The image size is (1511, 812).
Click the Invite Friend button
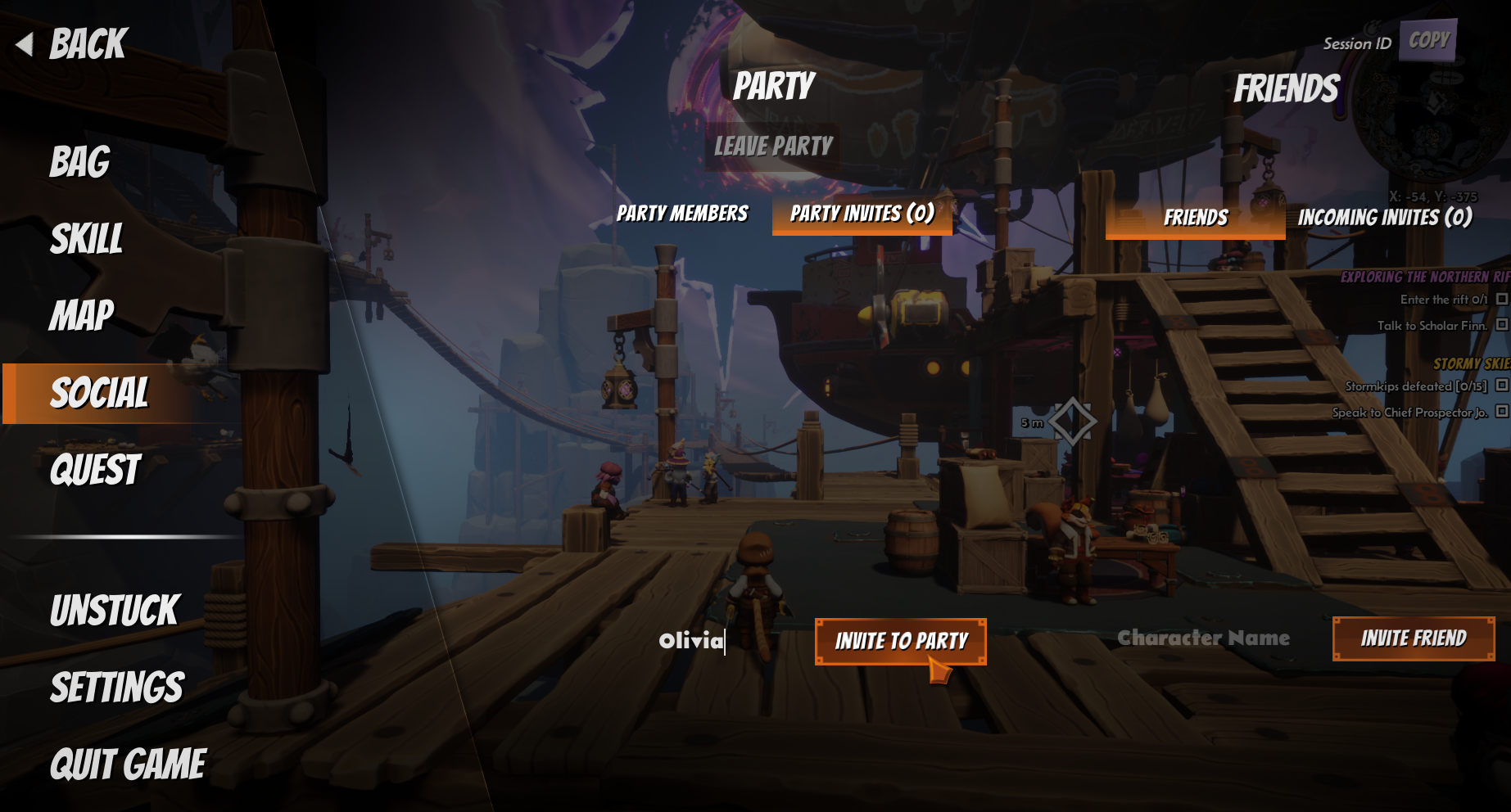[1414, 638]
